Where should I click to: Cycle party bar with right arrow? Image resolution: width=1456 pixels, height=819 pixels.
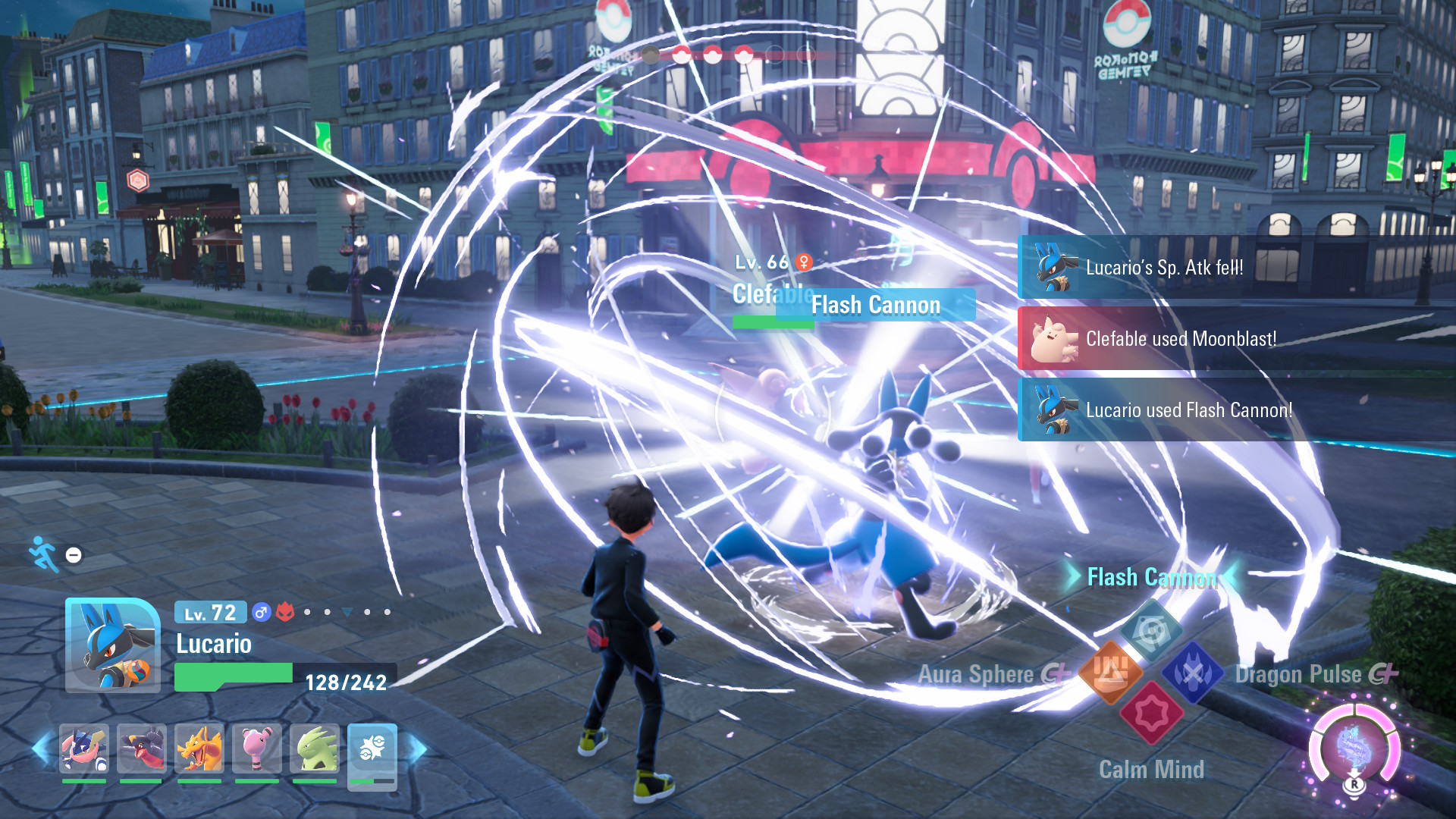[419, 749]
